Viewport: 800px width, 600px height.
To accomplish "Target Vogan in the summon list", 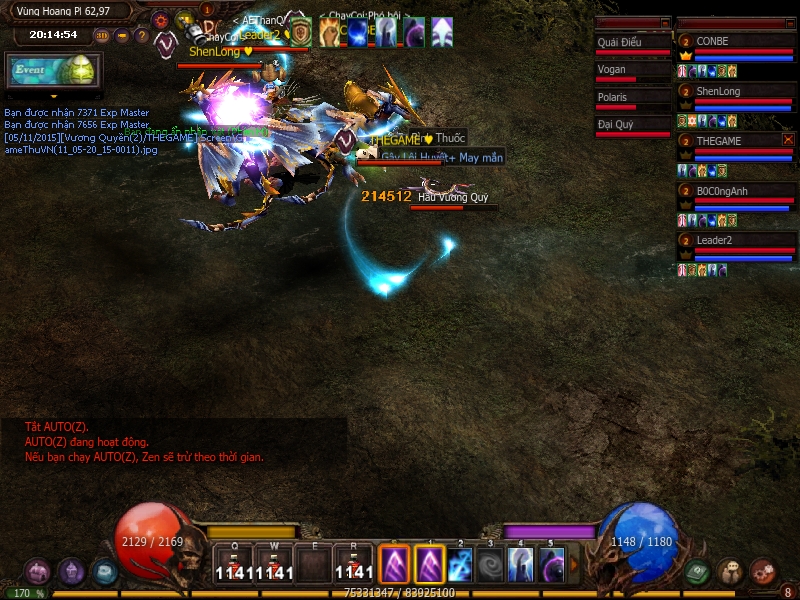I will point(632,70).
